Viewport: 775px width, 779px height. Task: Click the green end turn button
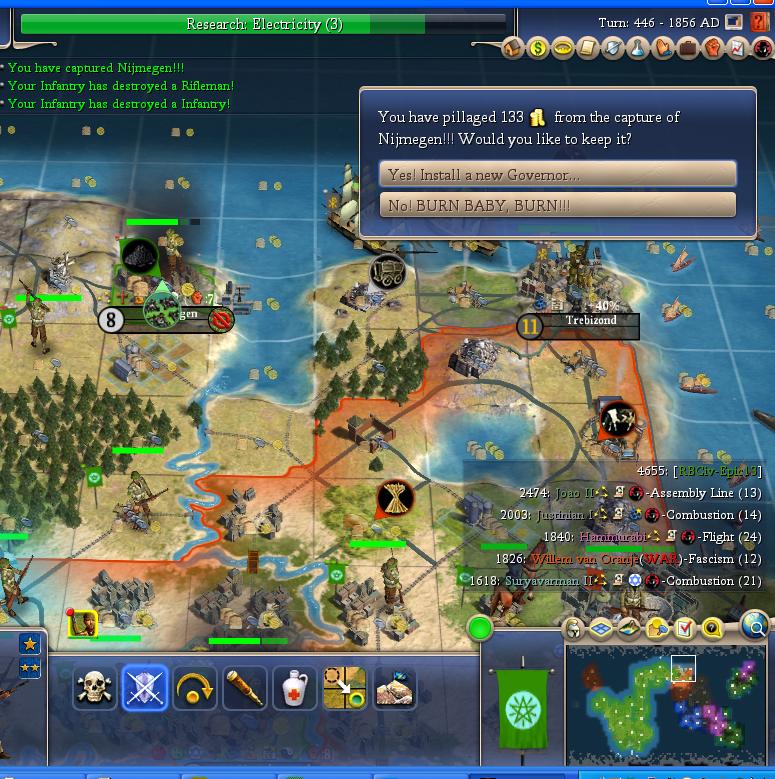point(480,629)
